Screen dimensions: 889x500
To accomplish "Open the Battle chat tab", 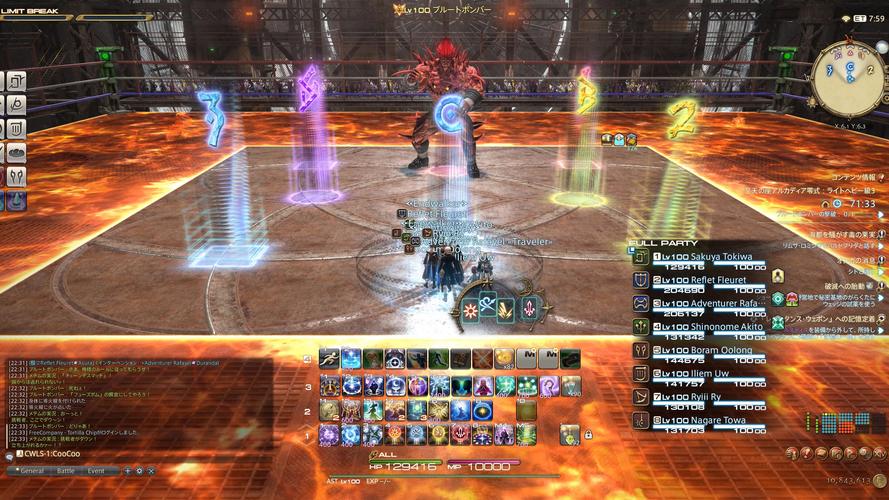I will (x=65, y=470).
